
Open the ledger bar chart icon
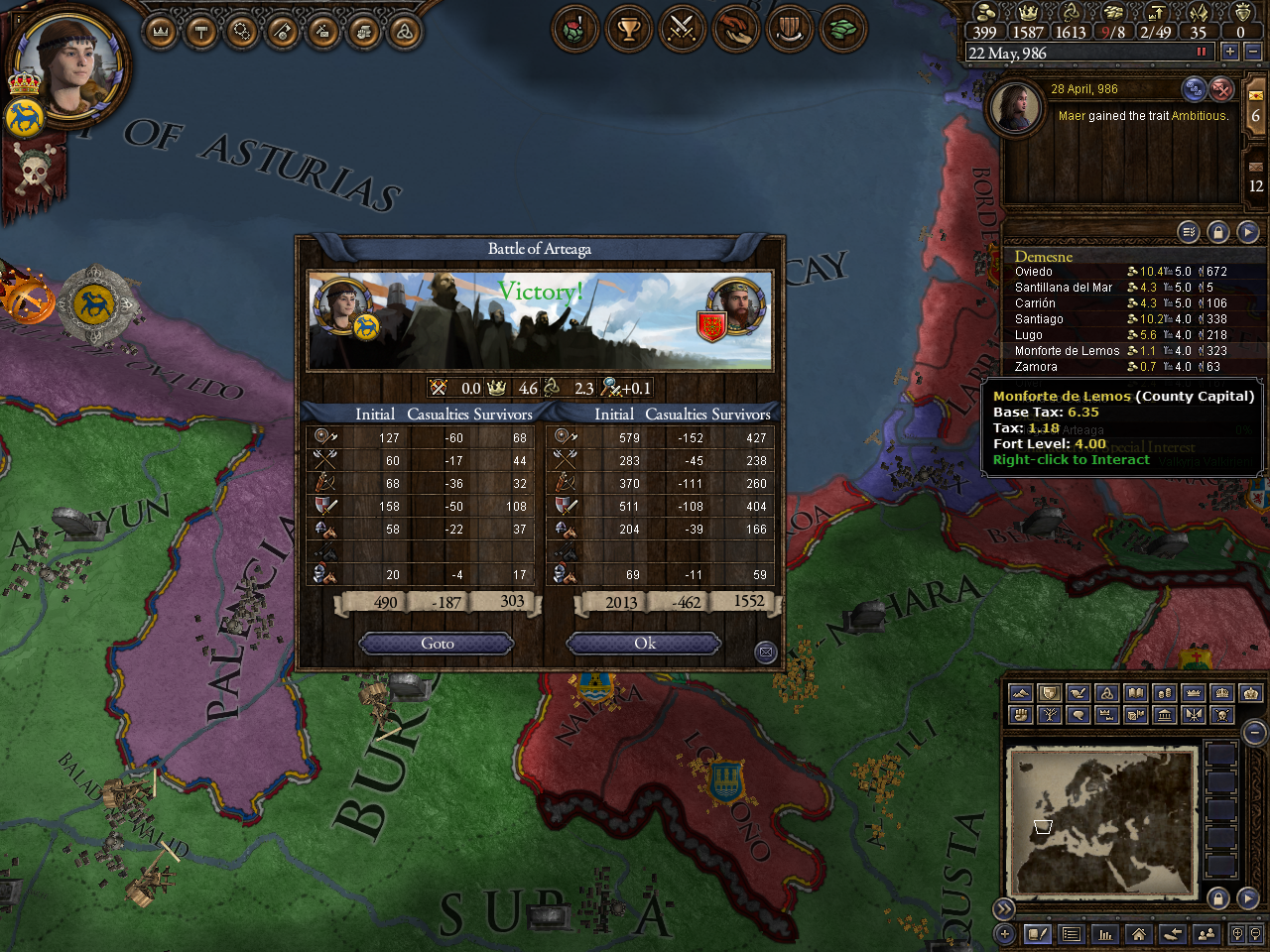[x=1105, y=933]
